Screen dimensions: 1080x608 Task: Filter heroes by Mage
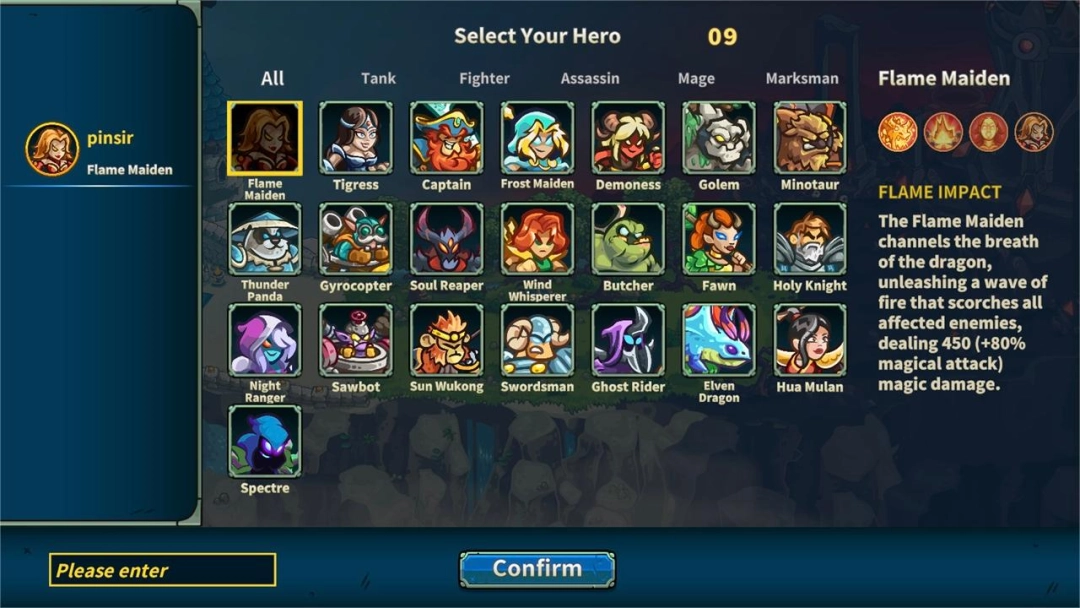(x=696, y=78)
